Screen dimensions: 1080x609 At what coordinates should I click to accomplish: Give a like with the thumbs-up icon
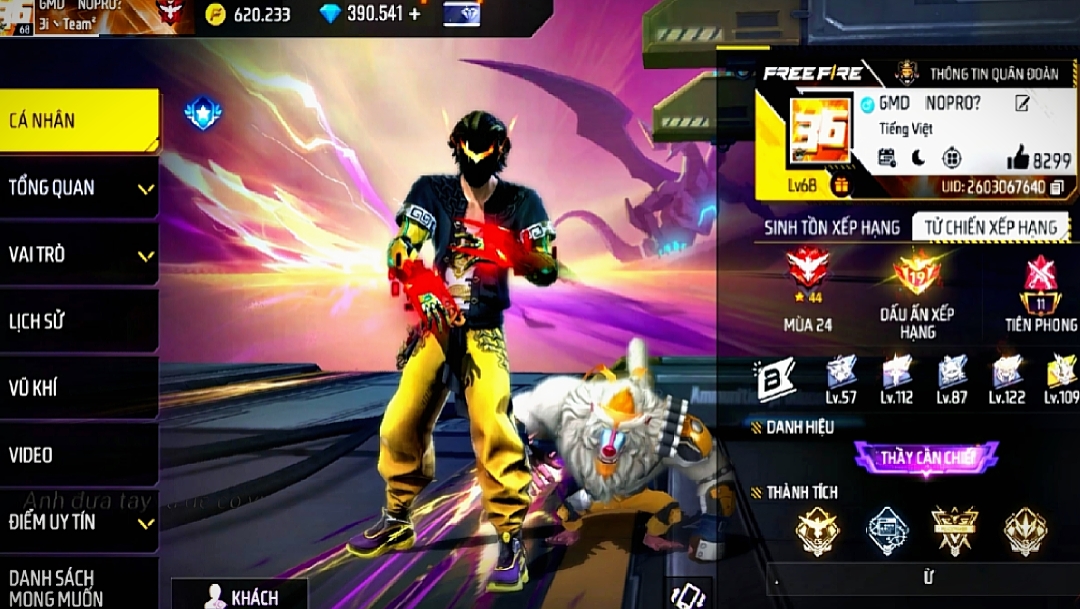1018,157
